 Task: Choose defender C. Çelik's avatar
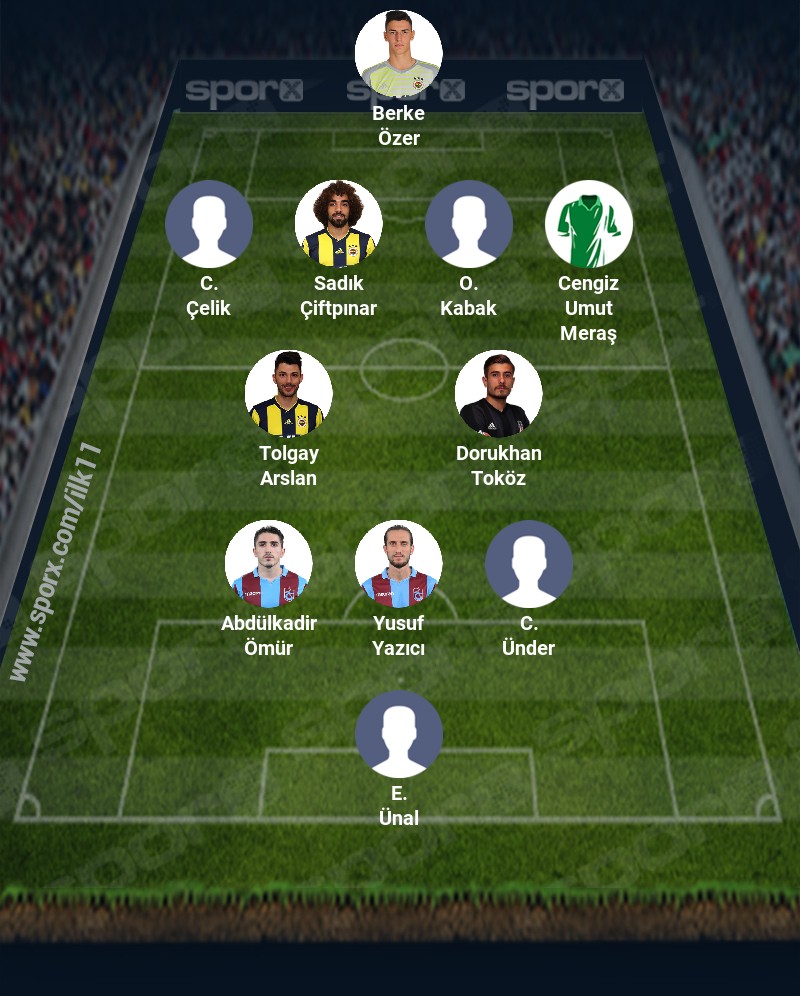click(208, 224)
